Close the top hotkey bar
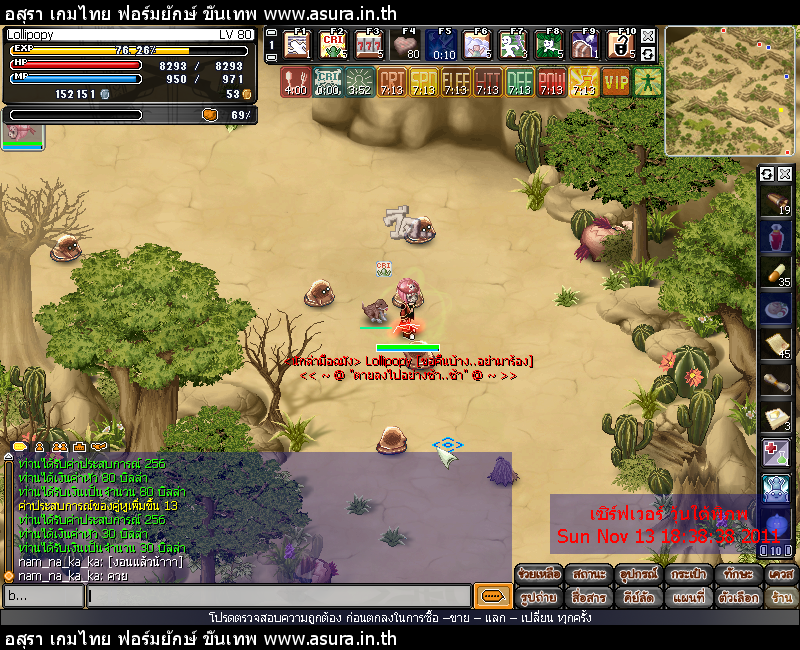 tap(648, 35)
